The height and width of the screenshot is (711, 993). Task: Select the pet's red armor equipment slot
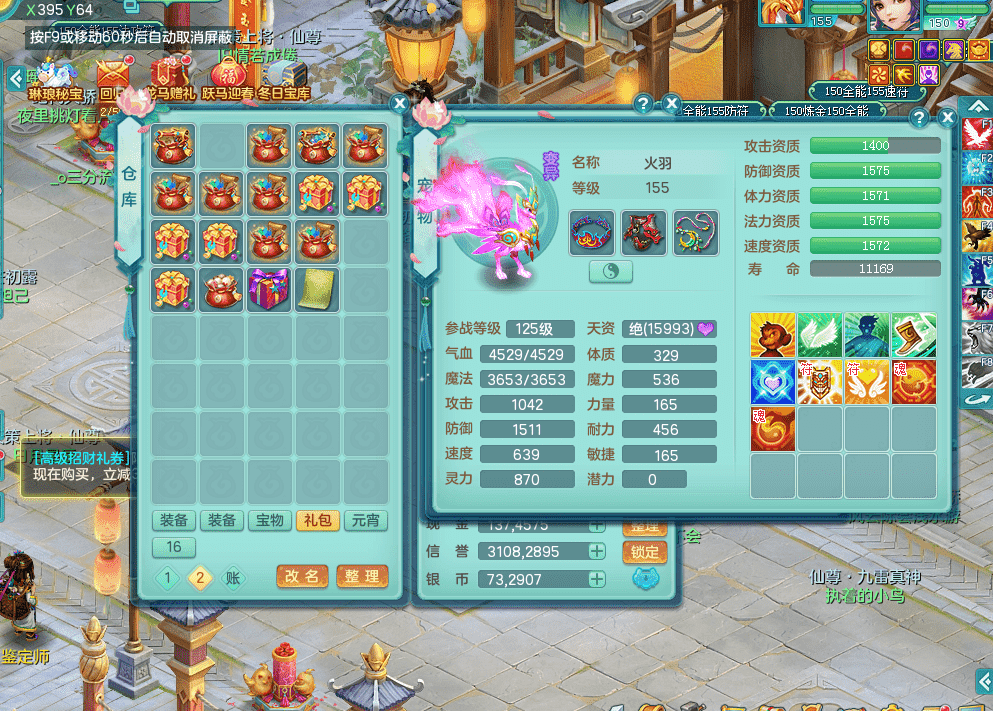point(643,232)
